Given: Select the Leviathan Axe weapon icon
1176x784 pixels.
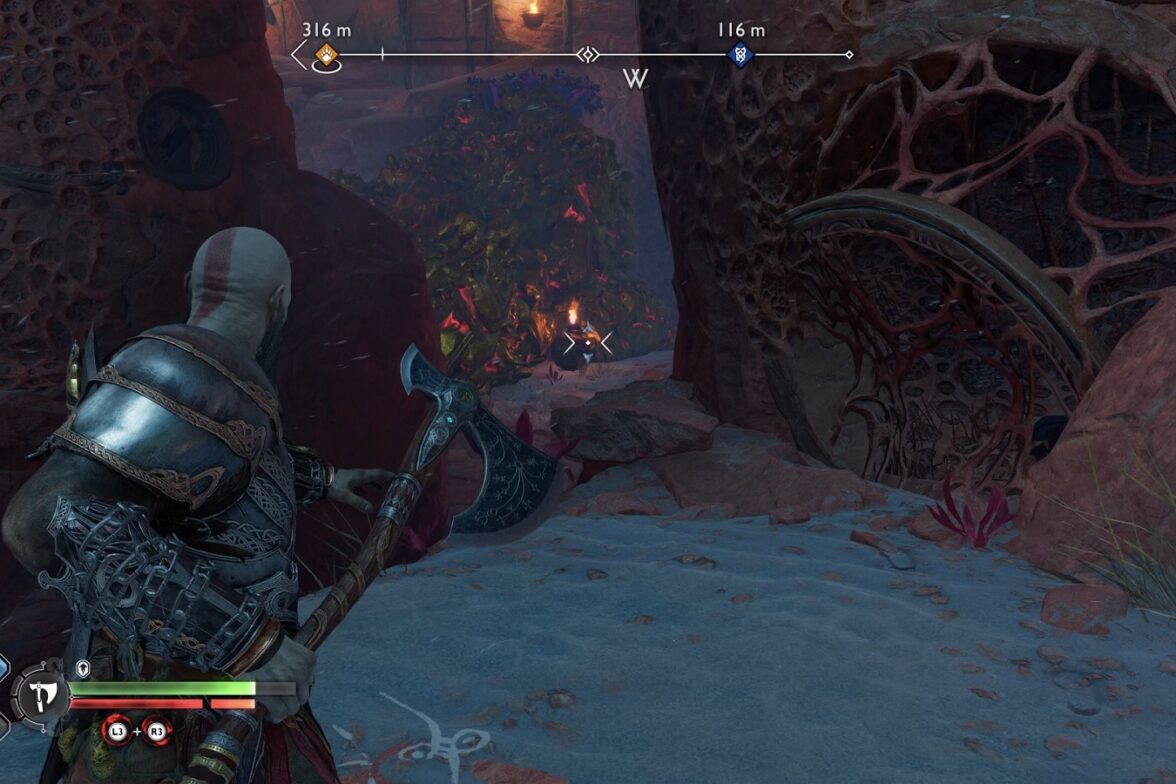Looking at the screenshot, I should click(41, 695).
